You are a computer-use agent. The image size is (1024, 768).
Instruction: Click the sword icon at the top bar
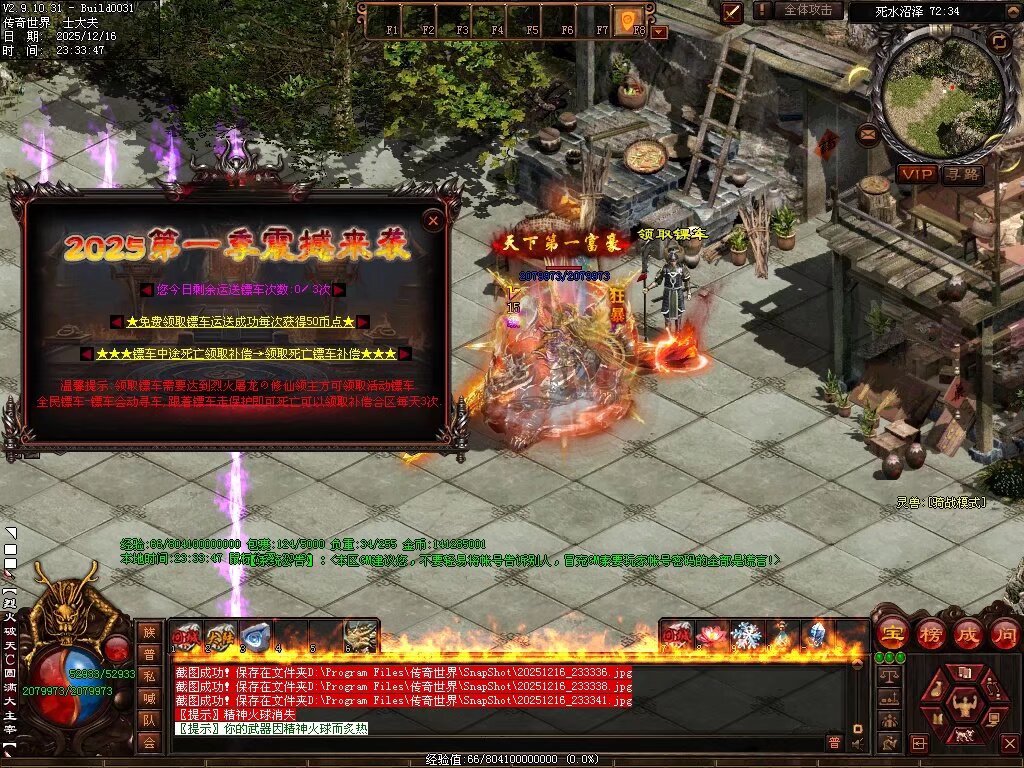coord(732,12)
